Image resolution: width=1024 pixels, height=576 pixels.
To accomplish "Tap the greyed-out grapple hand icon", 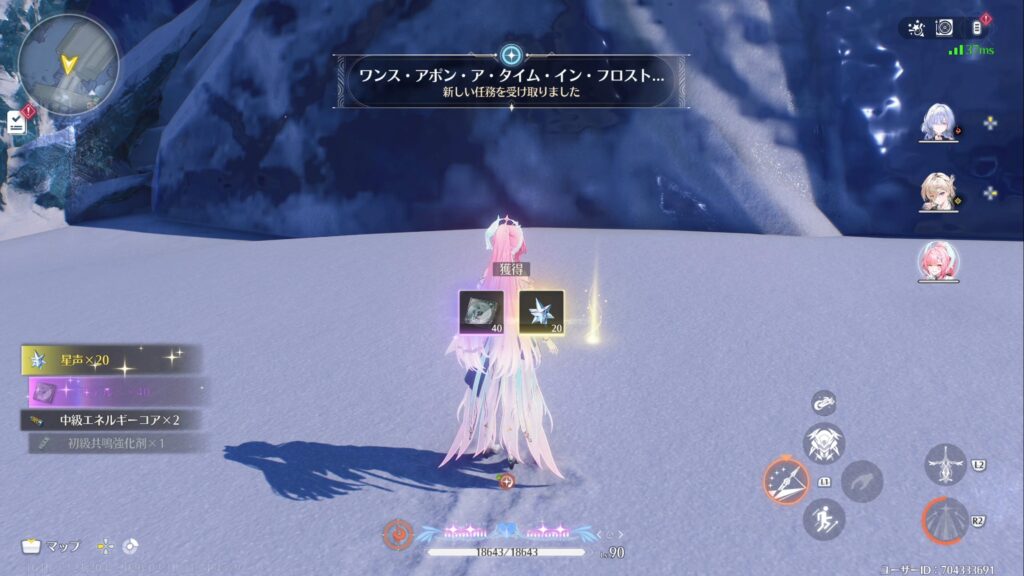I will tap(861, 481).
